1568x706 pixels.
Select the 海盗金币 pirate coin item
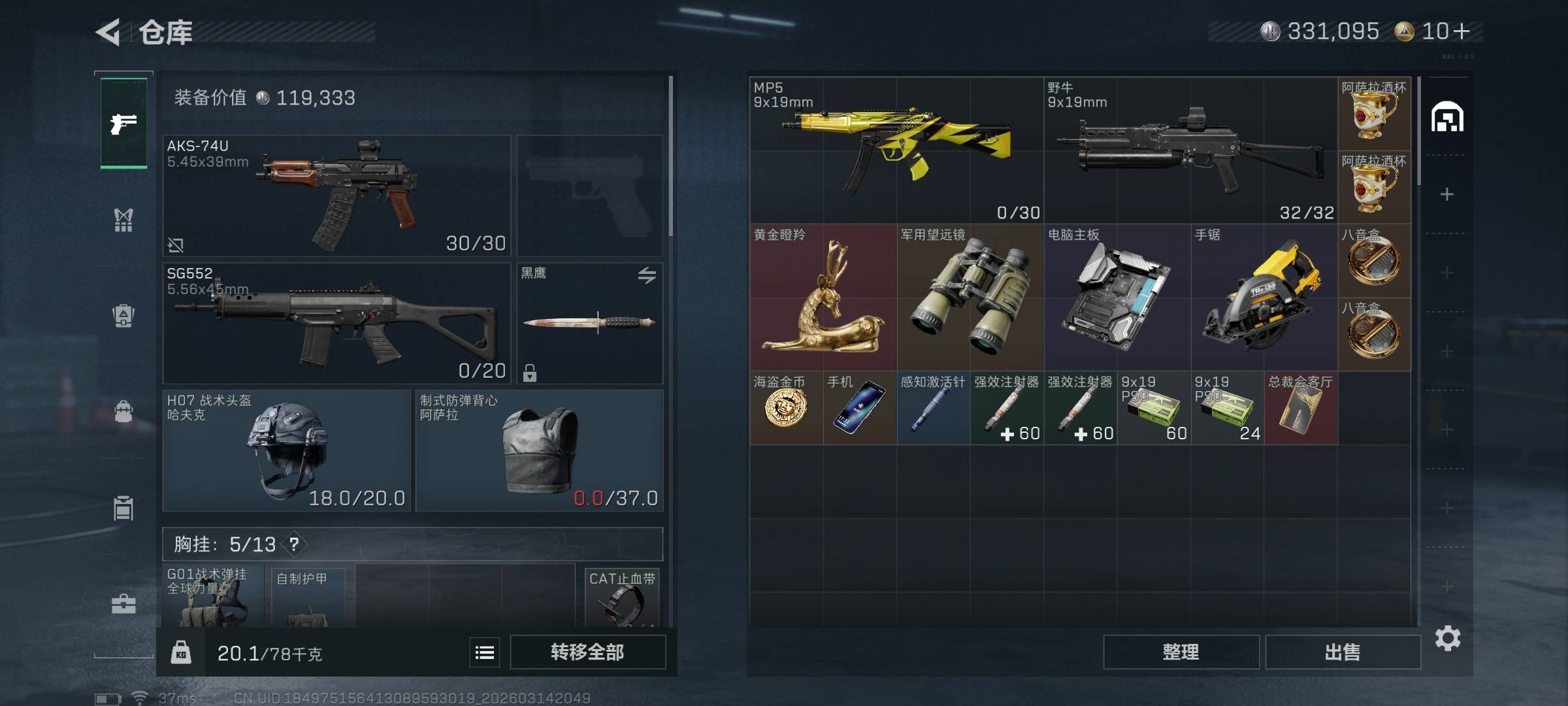(x=786, y=408)
